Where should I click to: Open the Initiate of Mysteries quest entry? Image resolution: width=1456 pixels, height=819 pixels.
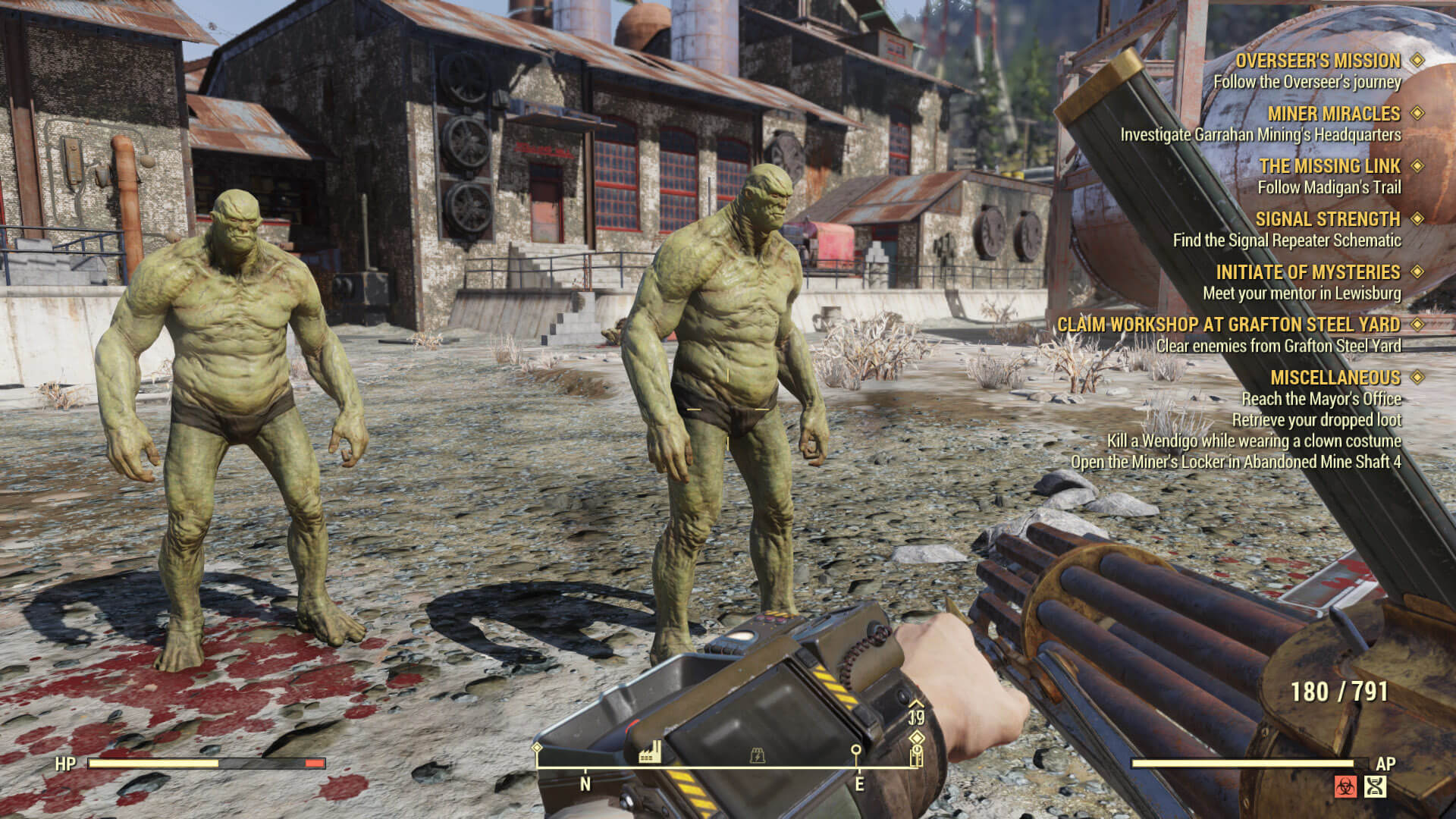point(1307,272)
